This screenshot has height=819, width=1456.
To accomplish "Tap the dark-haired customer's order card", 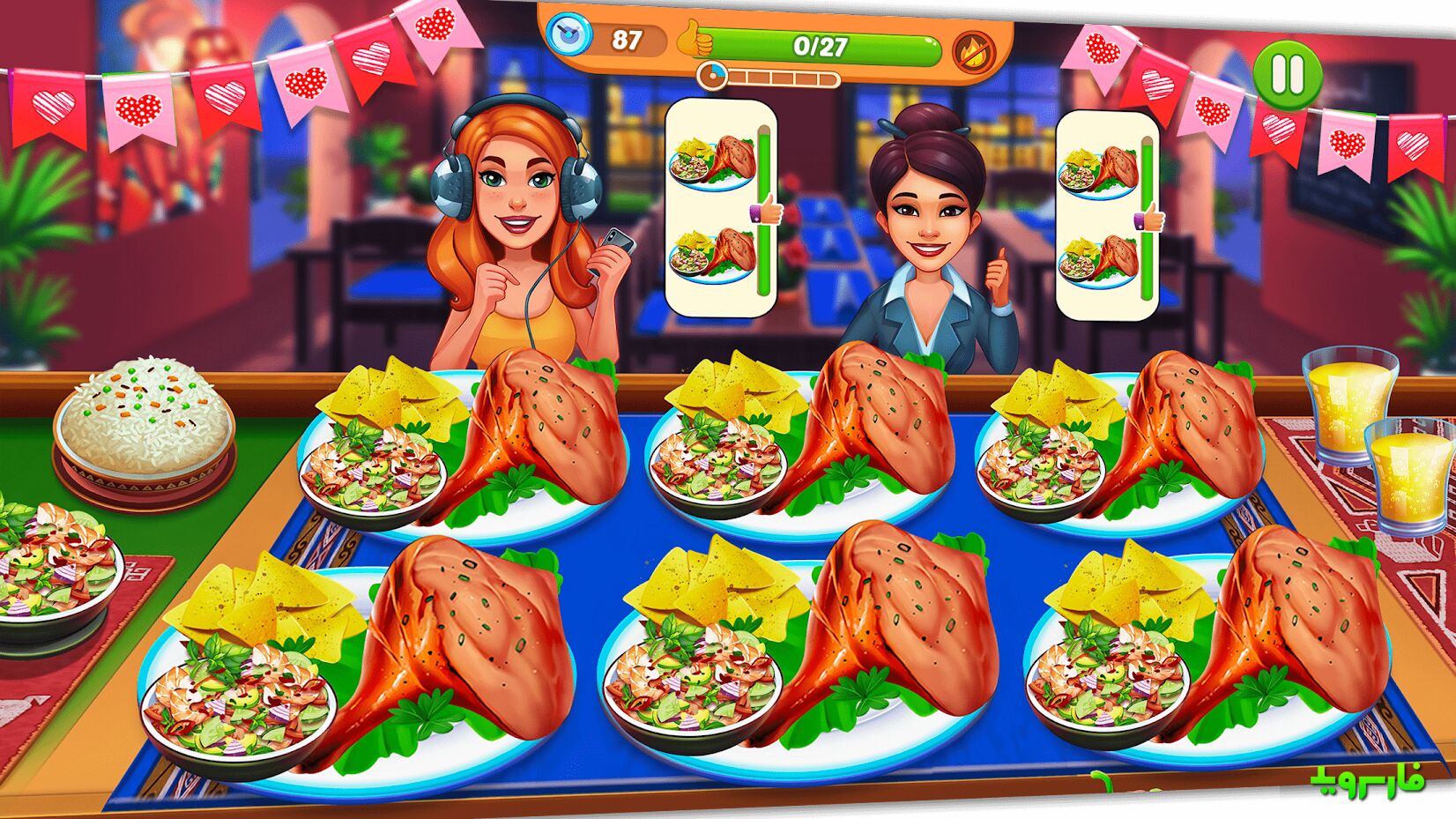I will tap(1107, 213).
